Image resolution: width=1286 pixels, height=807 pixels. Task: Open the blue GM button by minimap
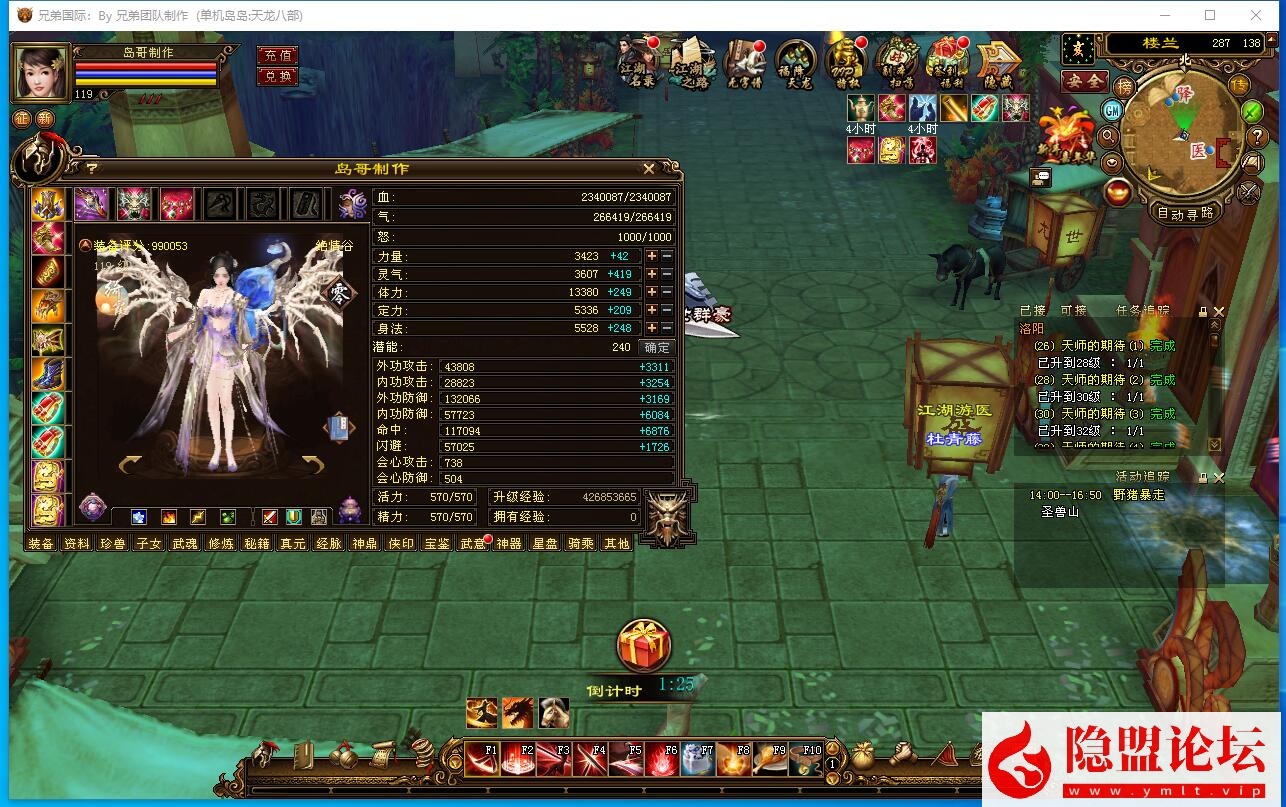pyautogui.click(x=1113, y=109)
